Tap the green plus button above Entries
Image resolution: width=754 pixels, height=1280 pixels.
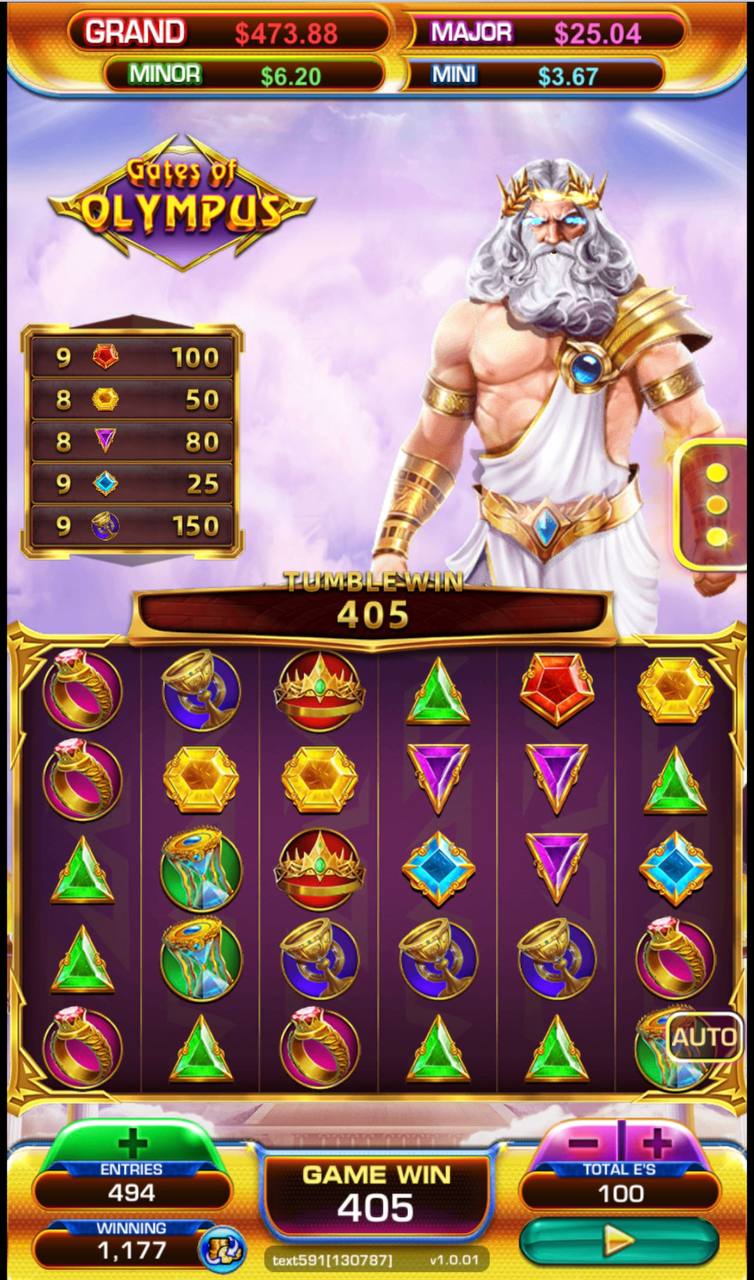click(x=132, y=1143)
